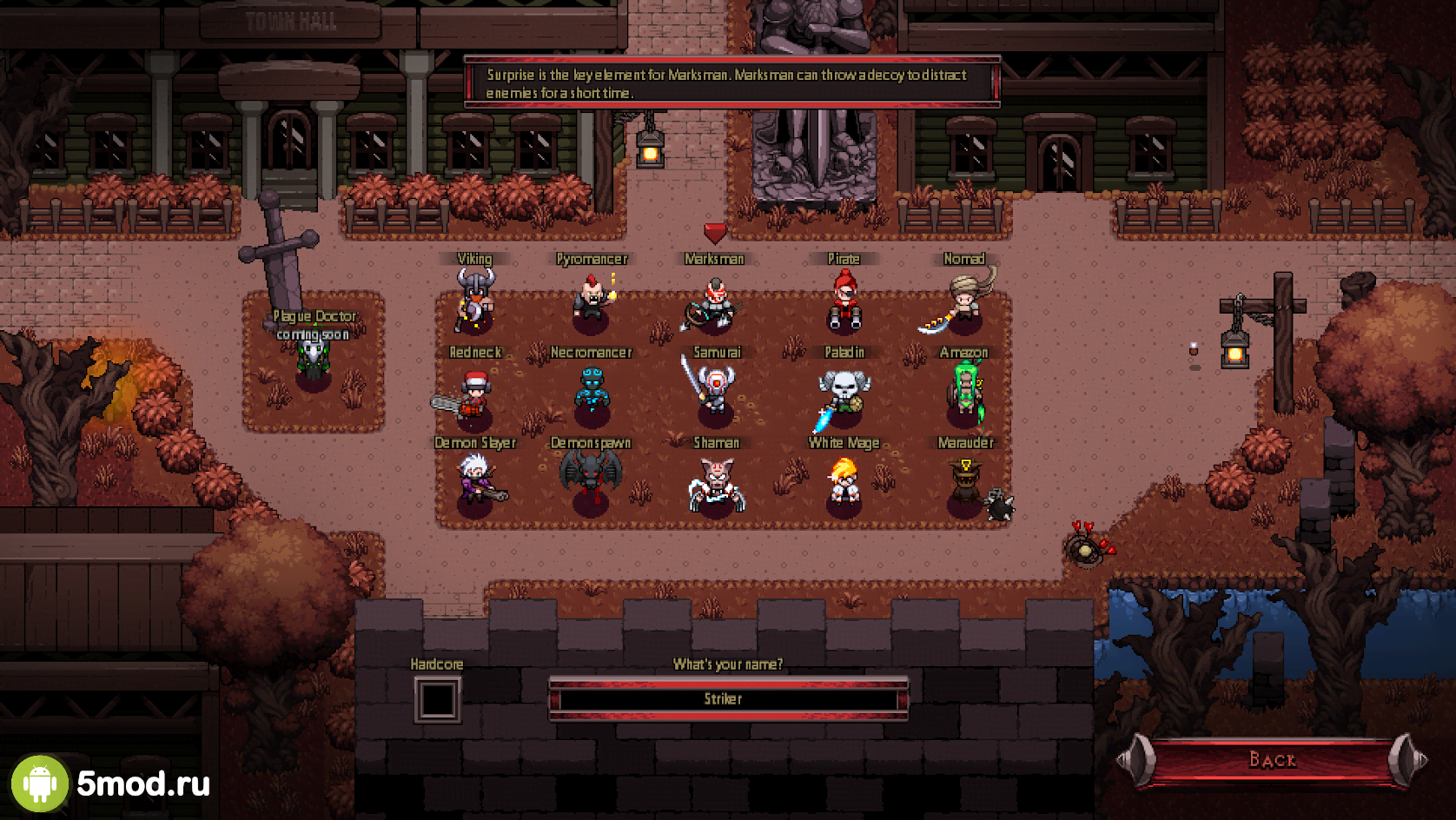Select the Redneck class
Screen dimensions: 1456x820
(473, 395)
